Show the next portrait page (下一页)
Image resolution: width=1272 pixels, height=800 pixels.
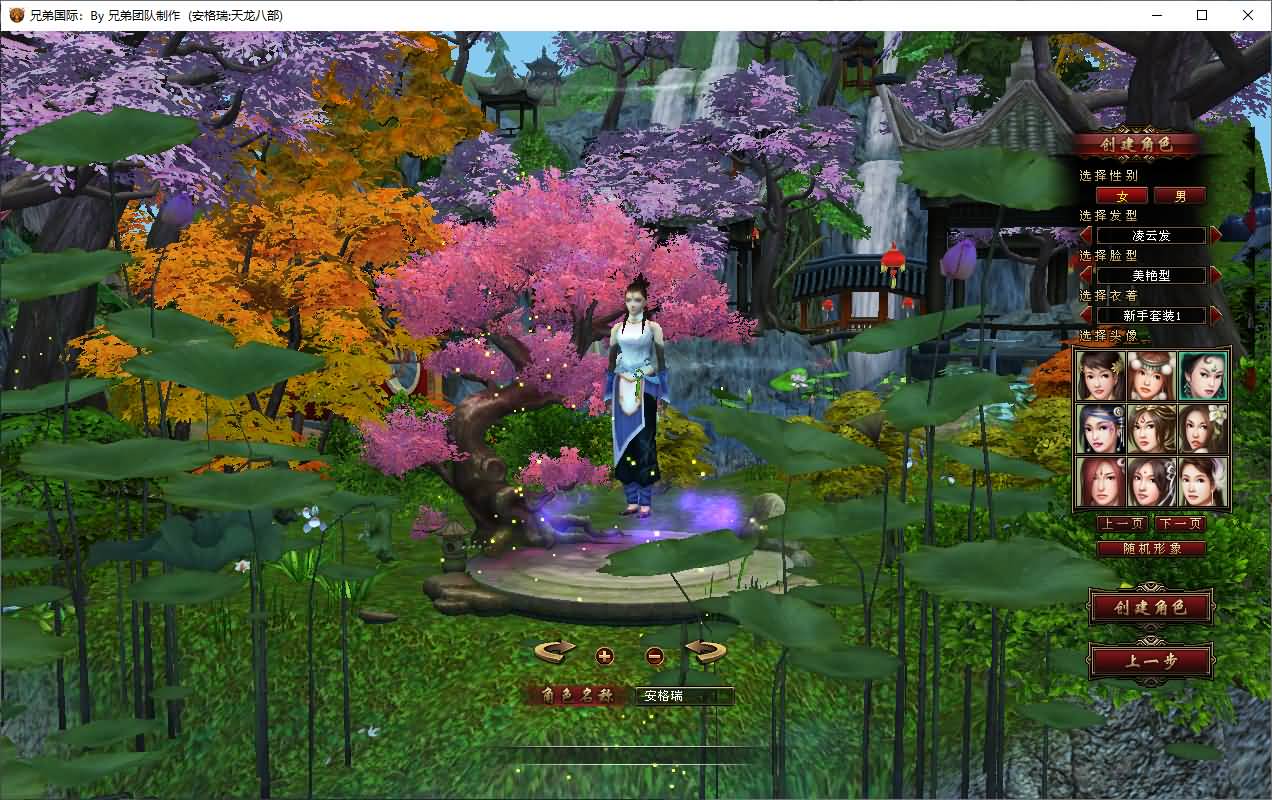(1180, 524)
